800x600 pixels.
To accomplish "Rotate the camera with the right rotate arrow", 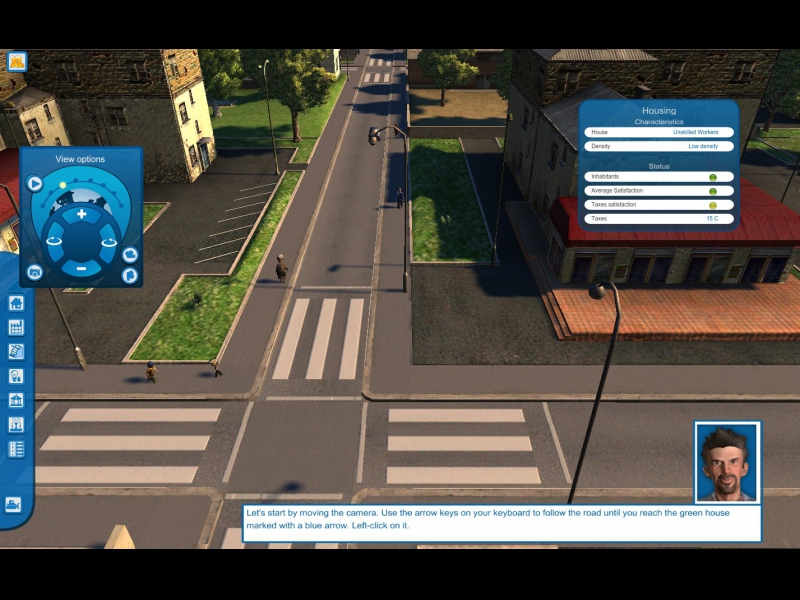I will point(109,240).
